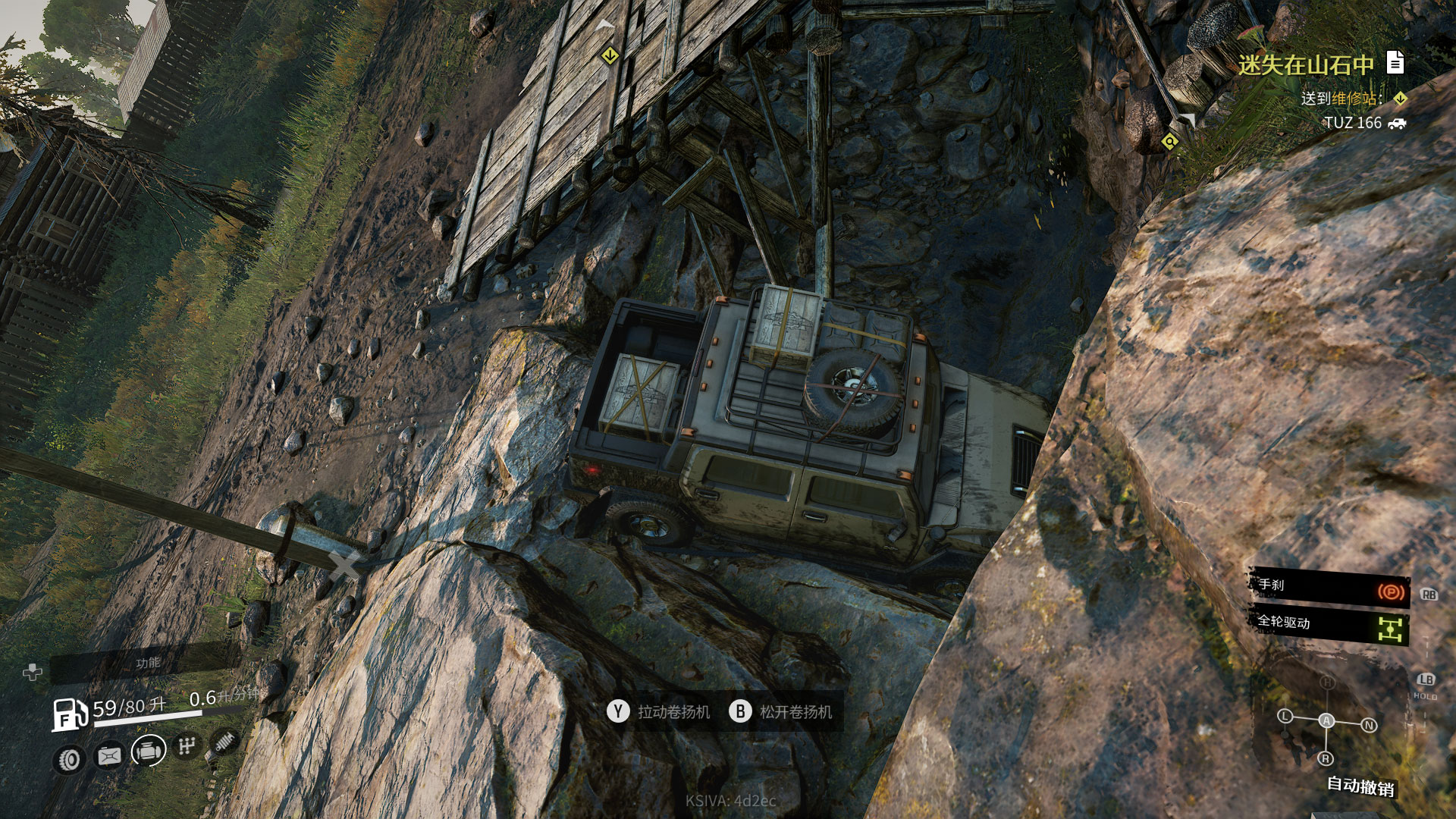Screen dimensions: 1456x819
Task: Click the fuel tank damage icon
Action: point(109,755)
